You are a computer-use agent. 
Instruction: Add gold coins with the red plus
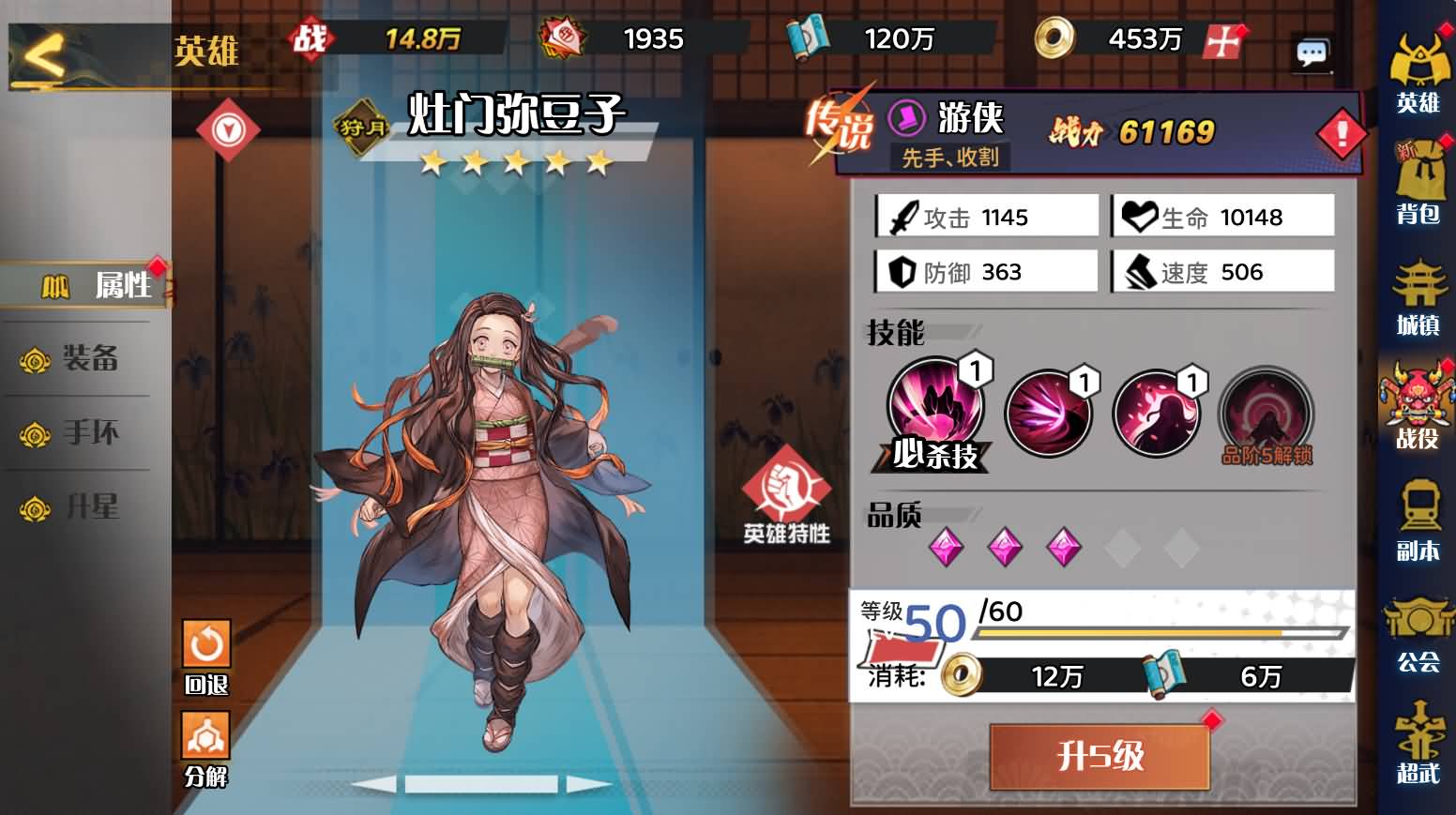click(1222, 40)
